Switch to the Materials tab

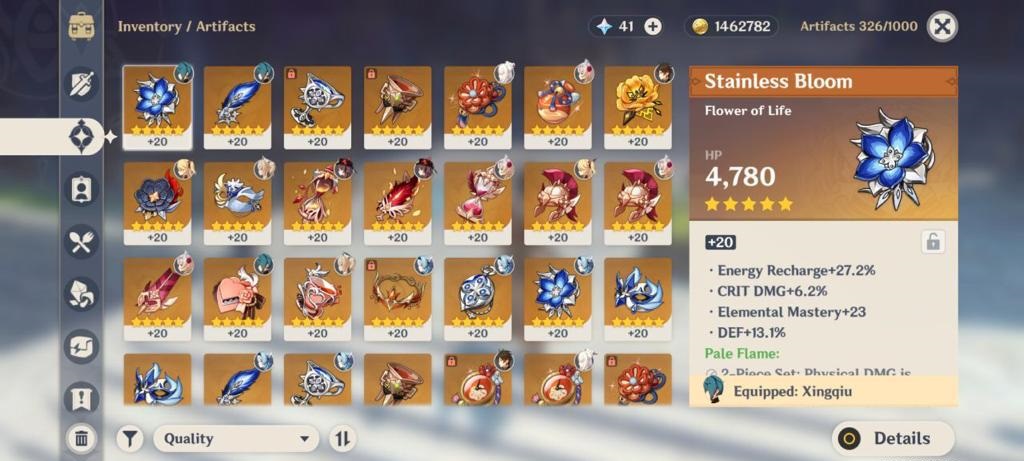pyautogui.click(x=82, y=293)
